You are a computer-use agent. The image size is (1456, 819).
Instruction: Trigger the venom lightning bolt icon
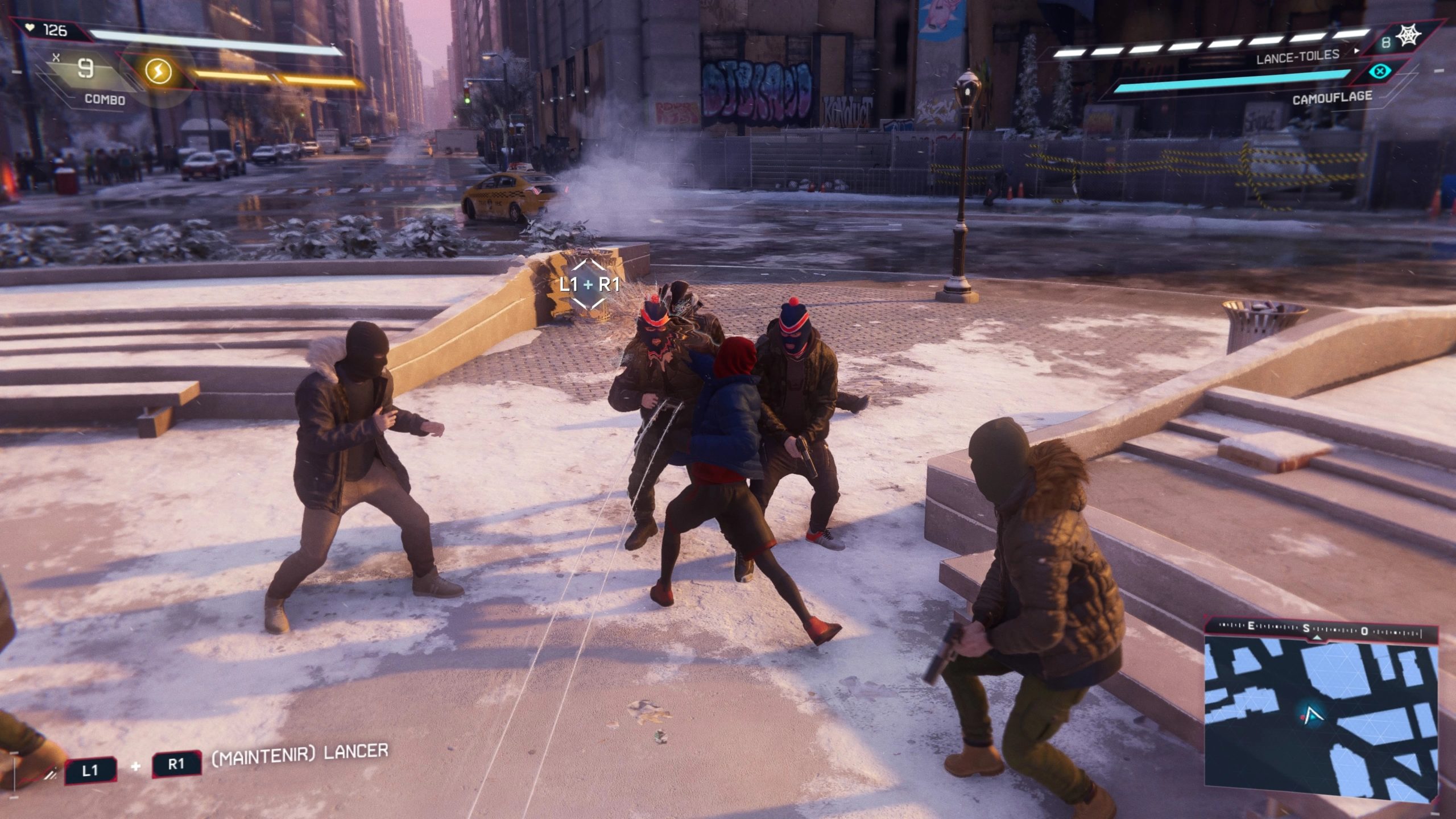[158, 72]
